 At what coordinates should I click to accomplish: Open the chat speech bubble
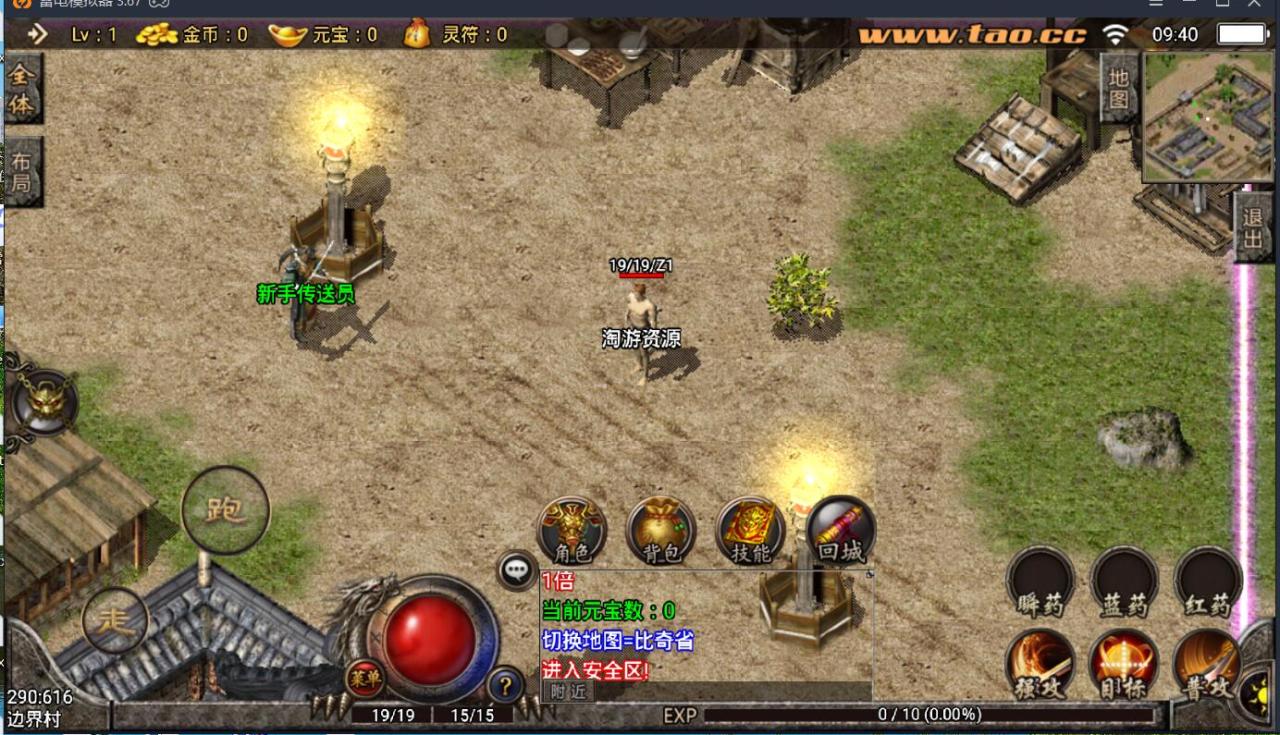(516, 570)
